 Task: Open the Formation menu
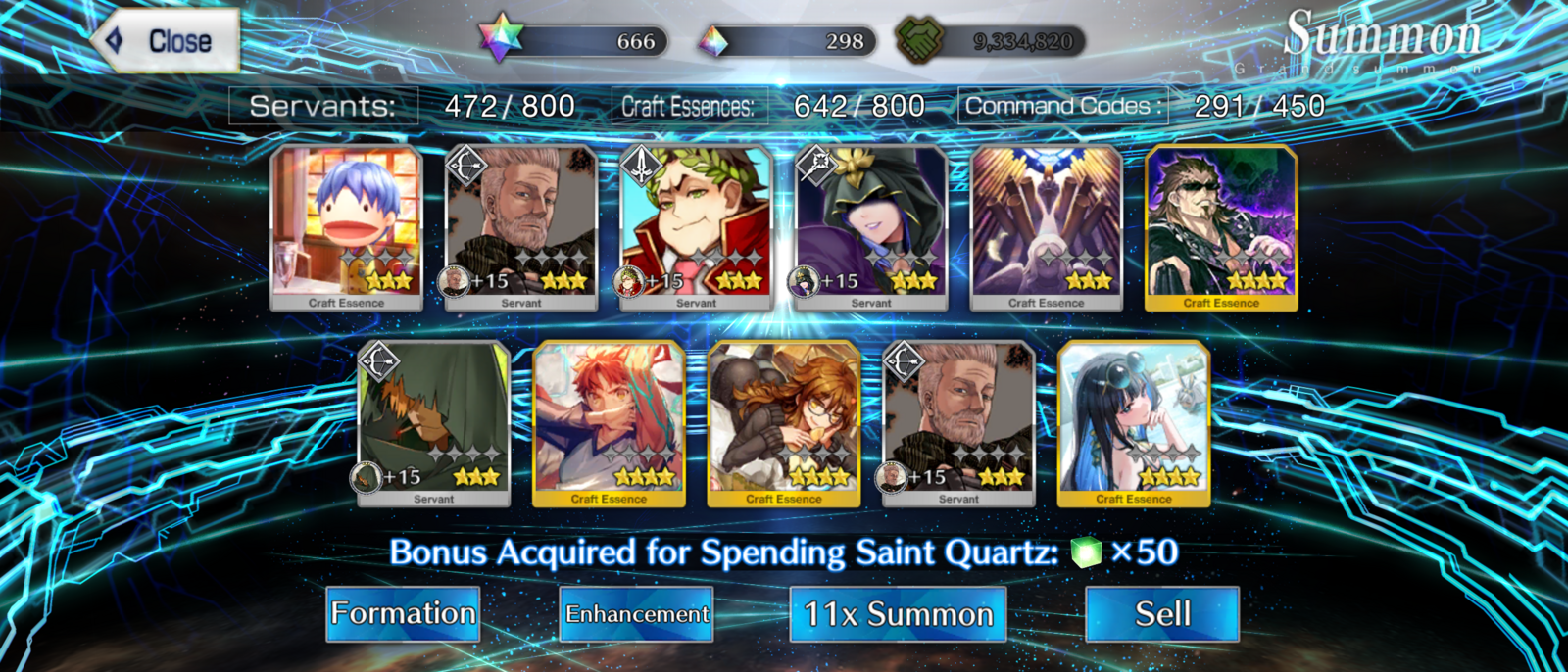click(403, 614)
